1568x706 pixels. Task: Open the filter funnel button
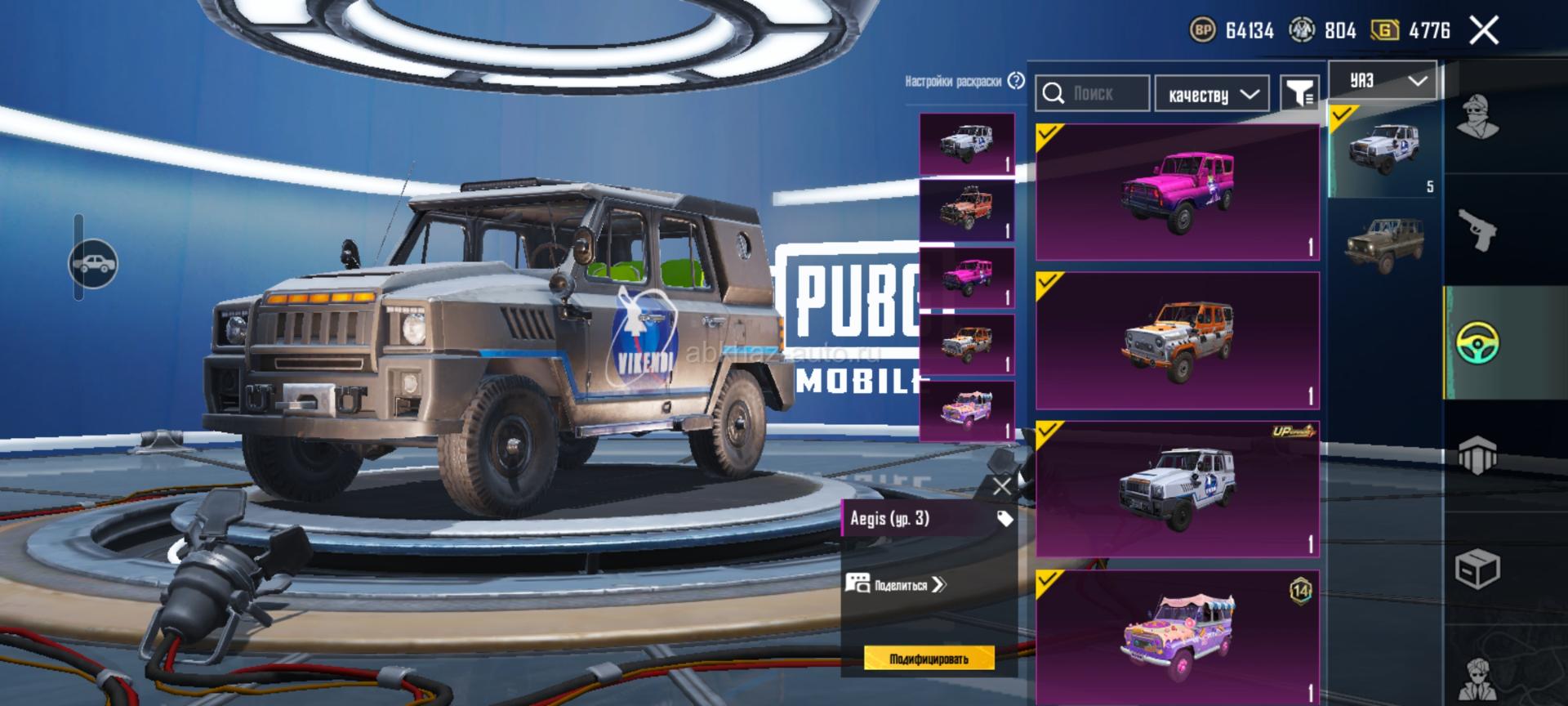pyautogui.click(x=1298, y=94)
